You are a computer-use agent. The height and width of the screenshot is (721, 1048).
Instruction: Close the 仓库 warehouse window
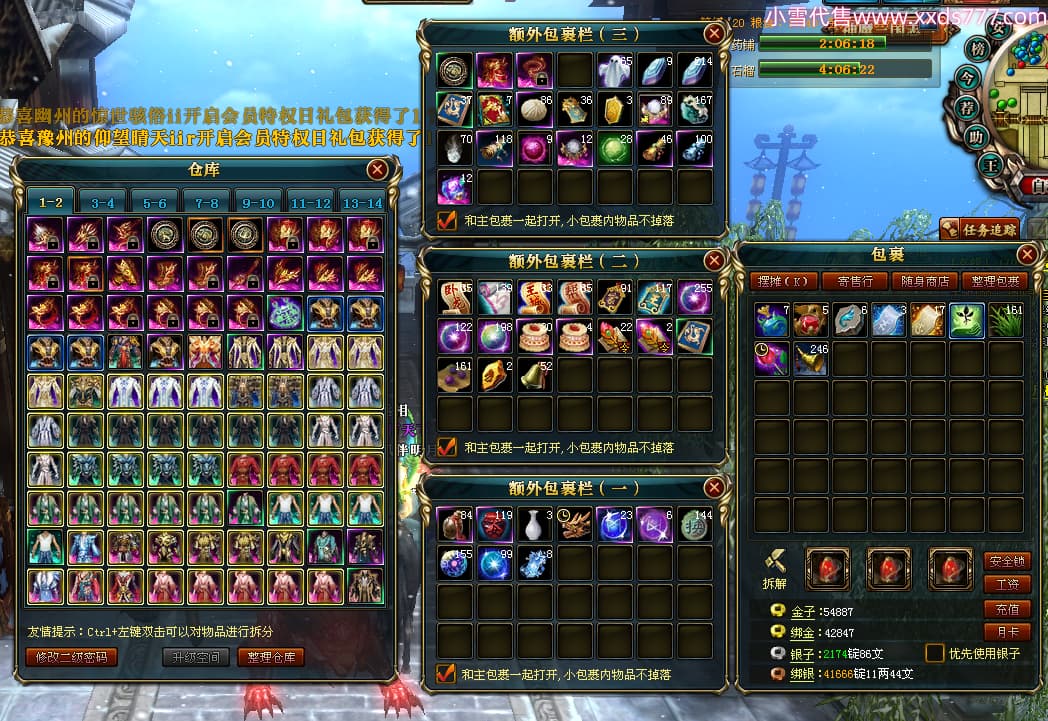(x=377, y=170)
